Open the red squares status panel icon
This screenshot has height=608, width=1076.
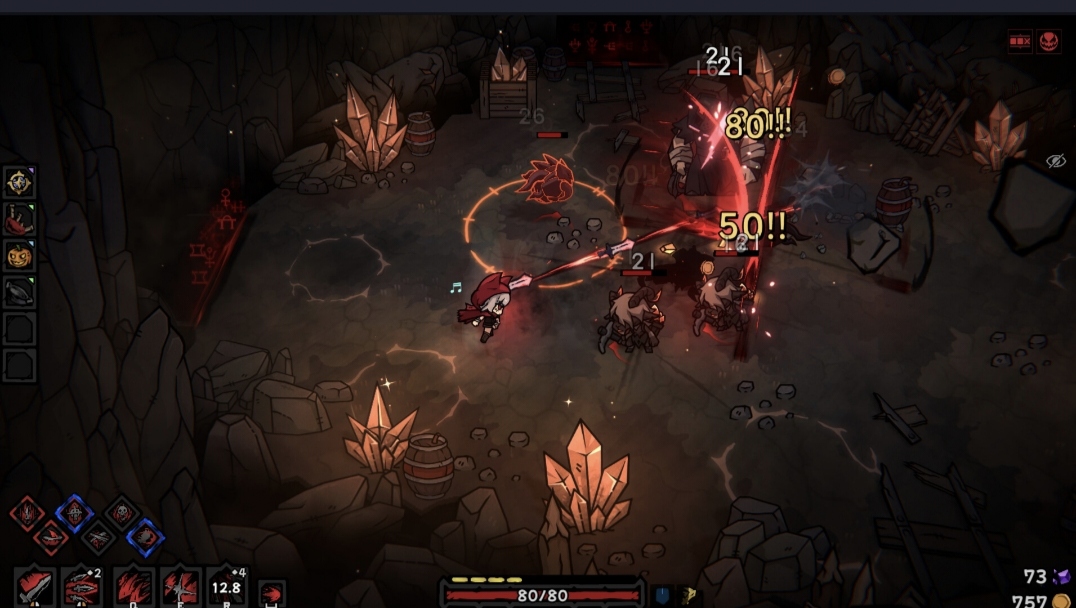click(1020, 42)
